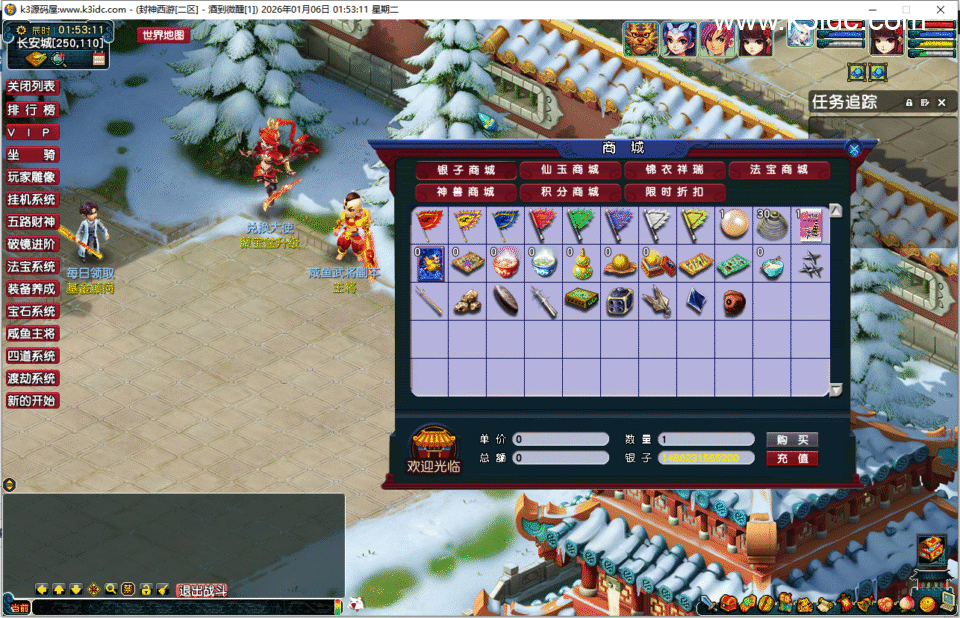Open the 坐骑 mount menu
The height and width of the screenshot is (618, 960).
click(32, 155)
